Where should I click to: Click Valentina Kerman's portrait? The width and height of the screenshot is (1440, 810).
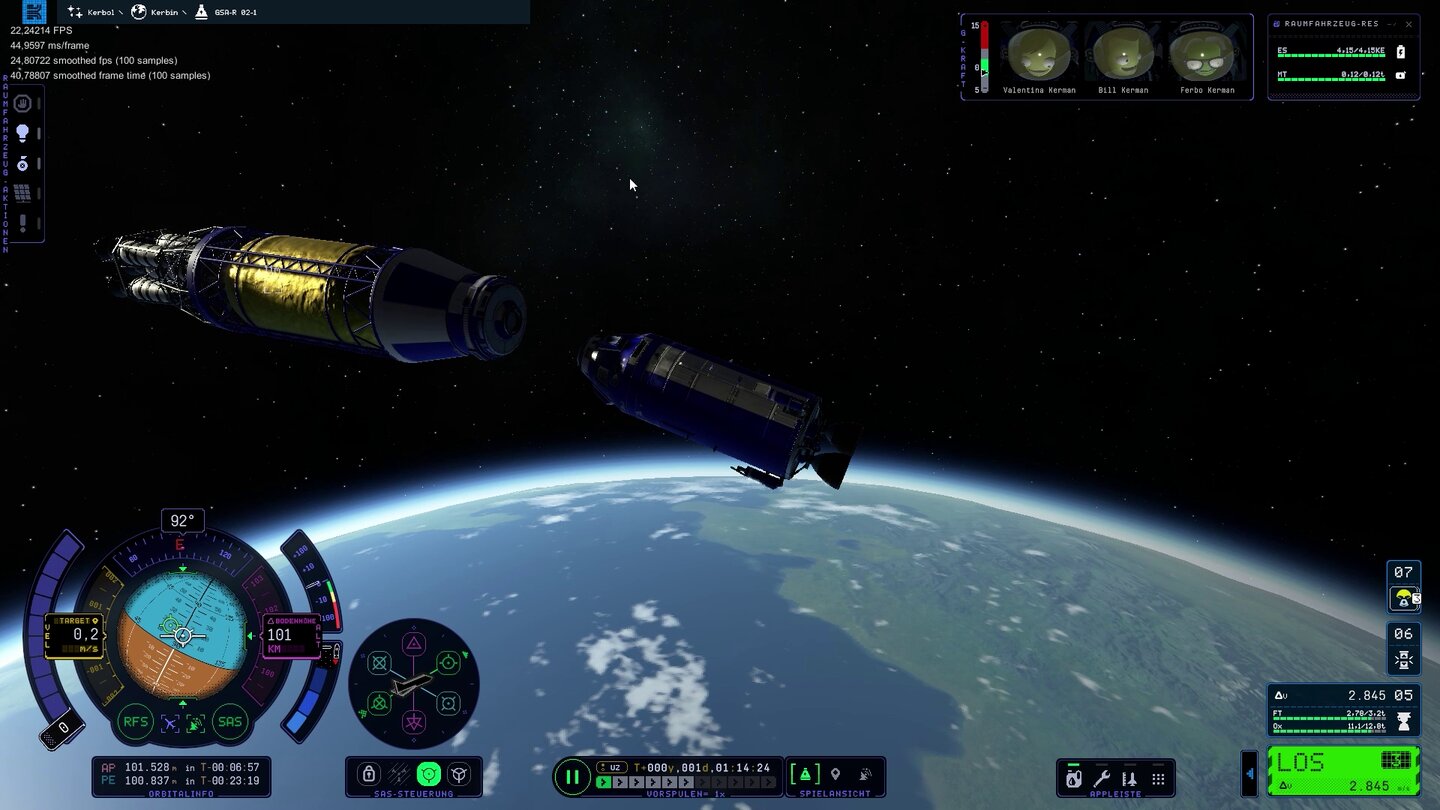click(1038, 55)
